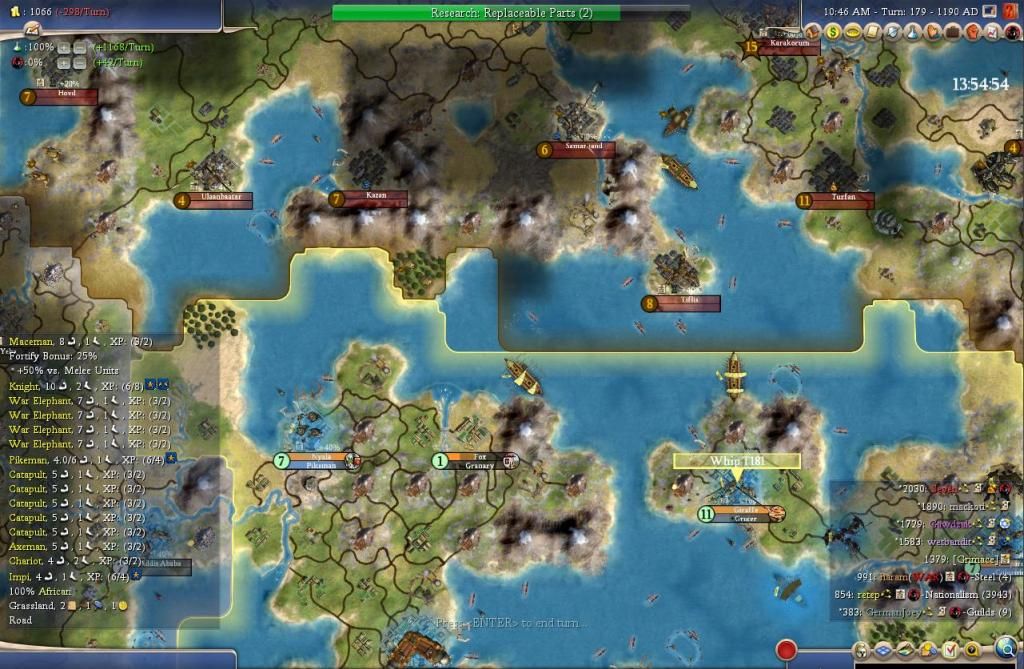
Task: Open the Domestic Advisor house icon
Action: tap(813, 31)
